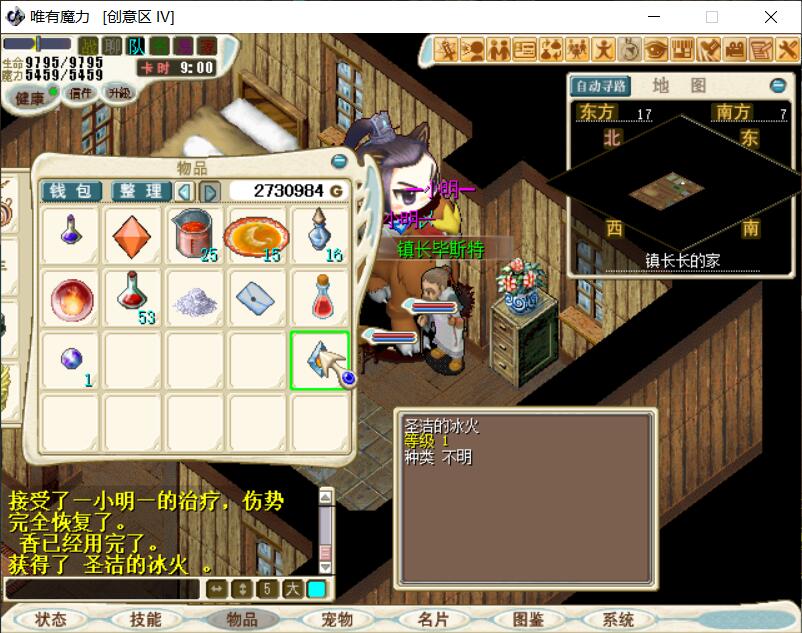The image size is (802, 633).
Task: Sort items with the 整理 button
Action: click(141, 191)
